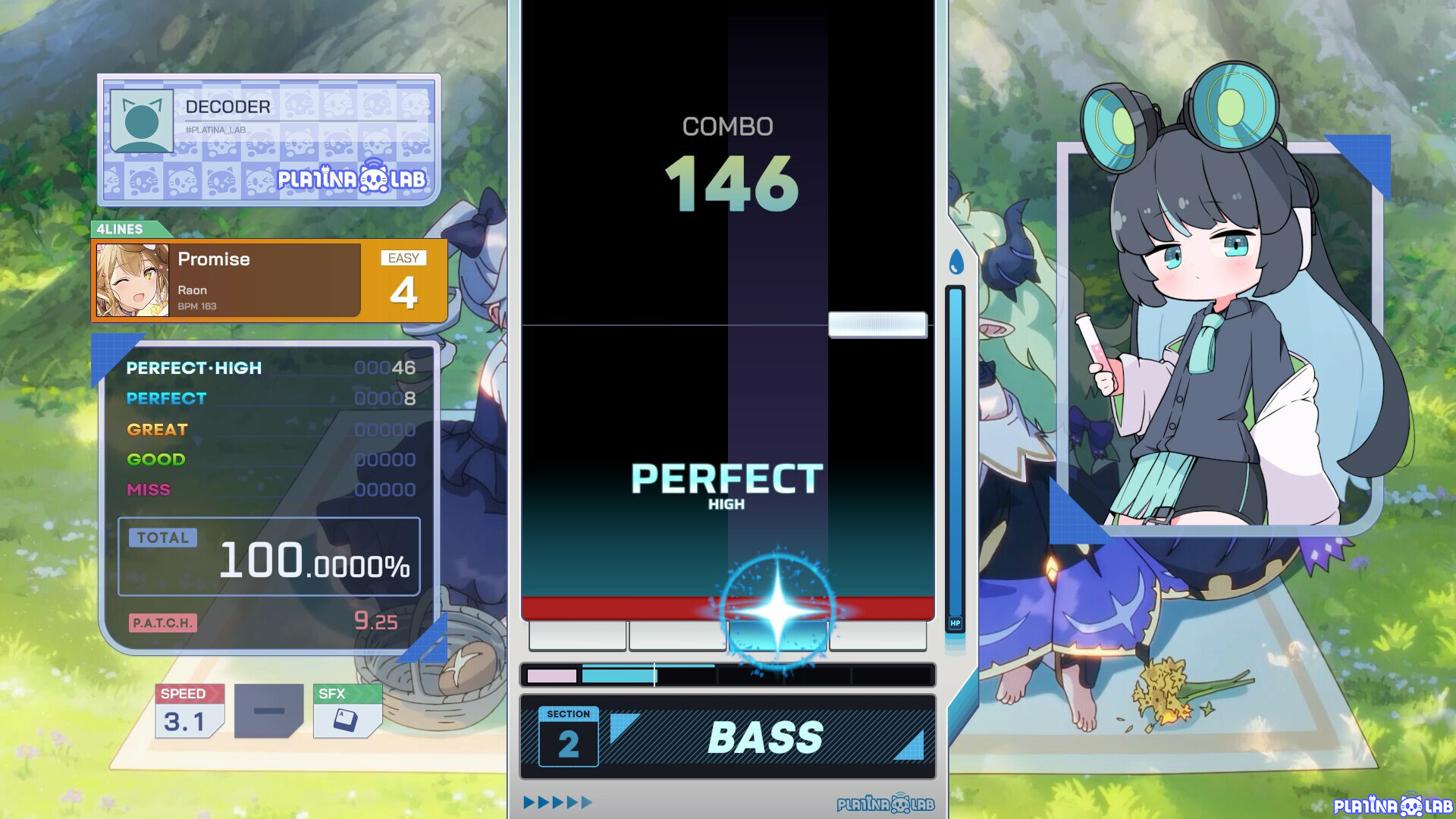Screen dimensions: 1456x819
Task: Click the blue playback arrows under the playfield
Action: 557,800
